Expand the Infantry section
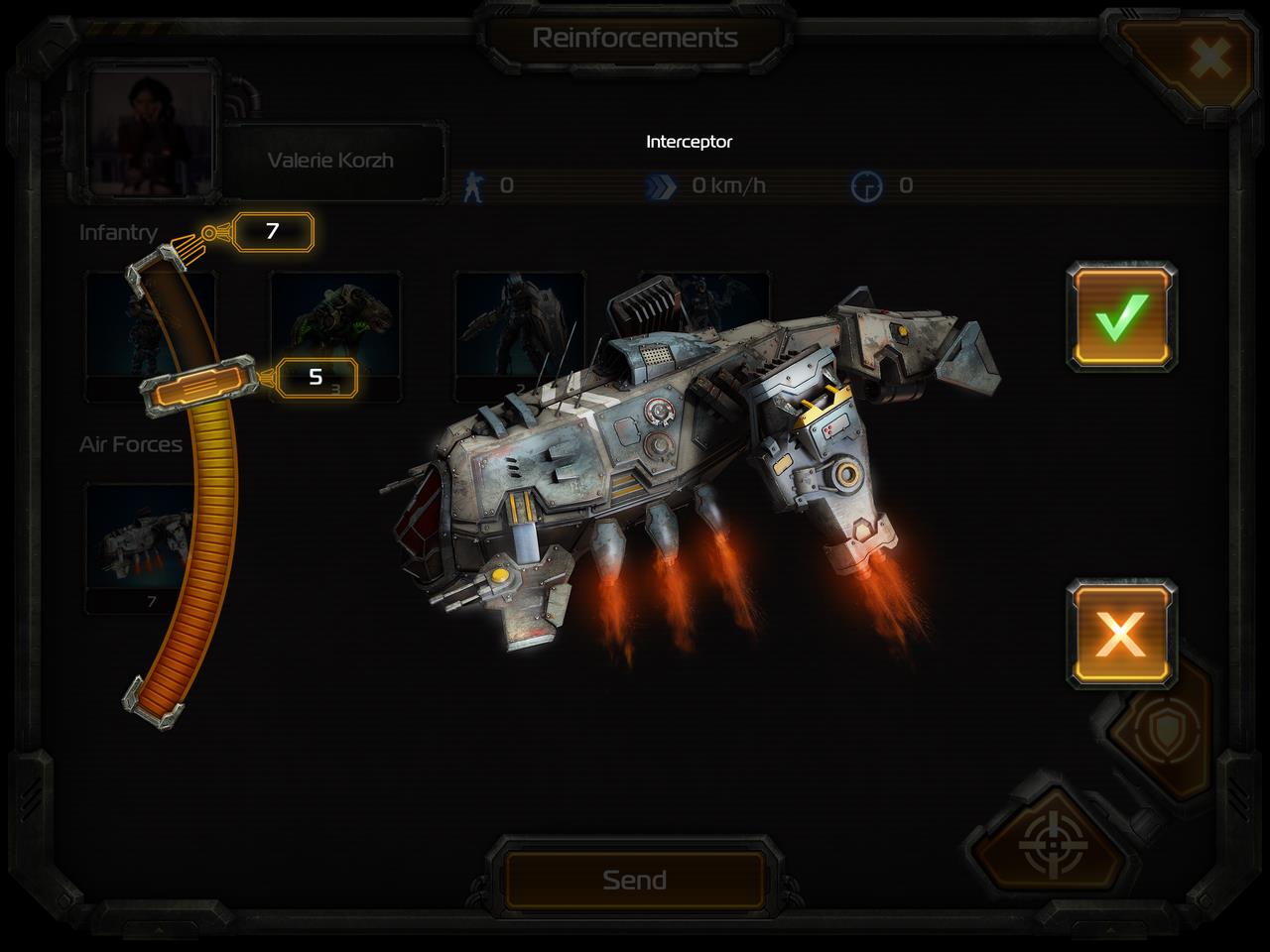 [119, 233]
